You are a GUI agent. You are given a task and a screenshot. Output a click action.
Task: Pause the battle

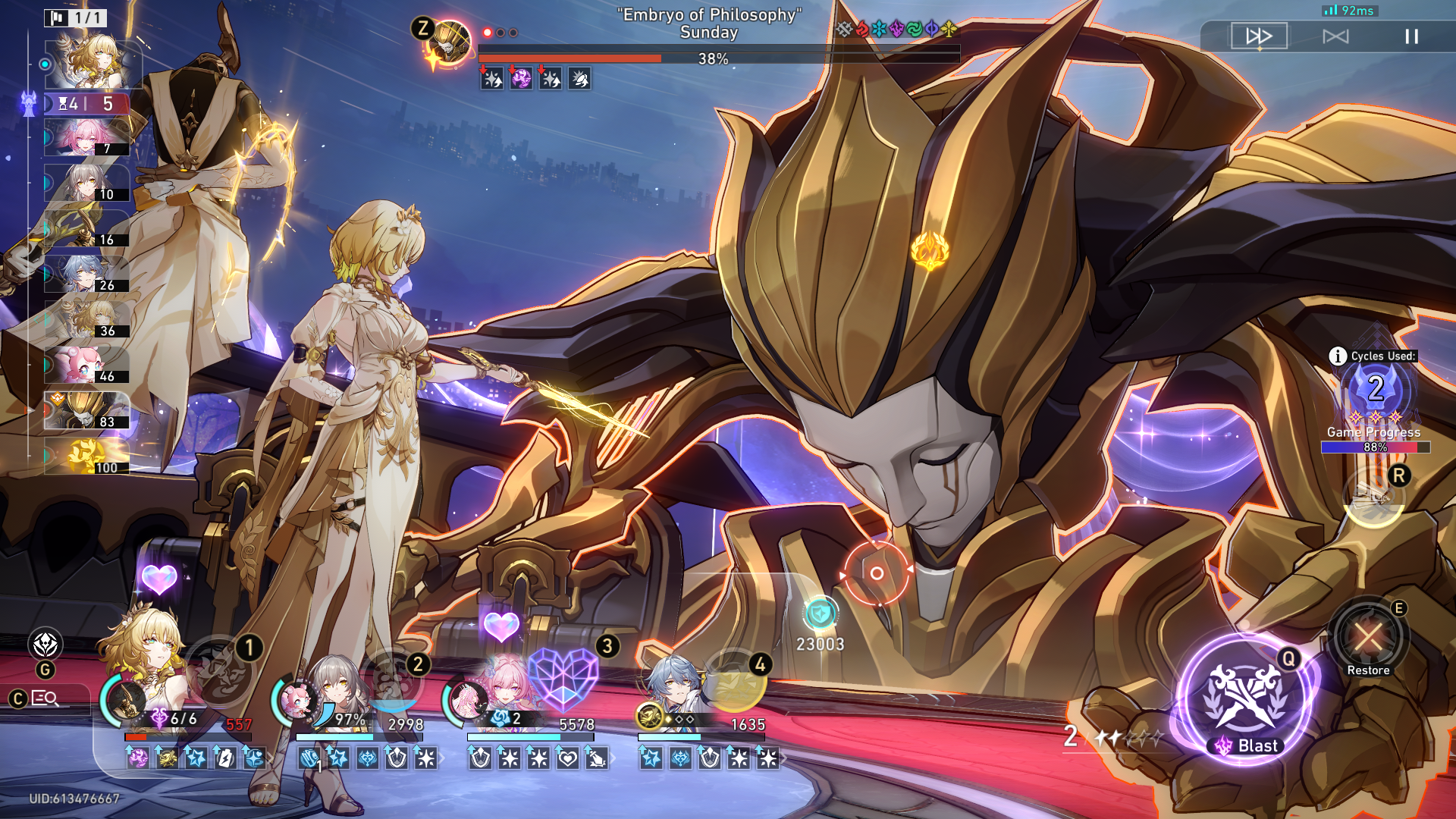(x=1410, y=36)
